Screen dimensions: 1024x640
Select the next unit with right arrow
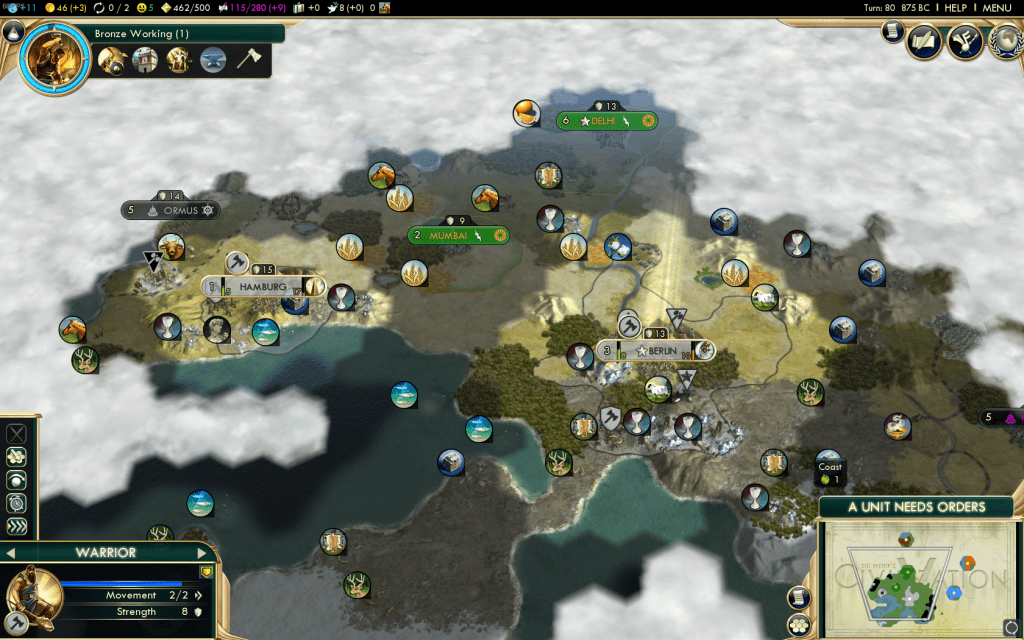pos(202,553)
